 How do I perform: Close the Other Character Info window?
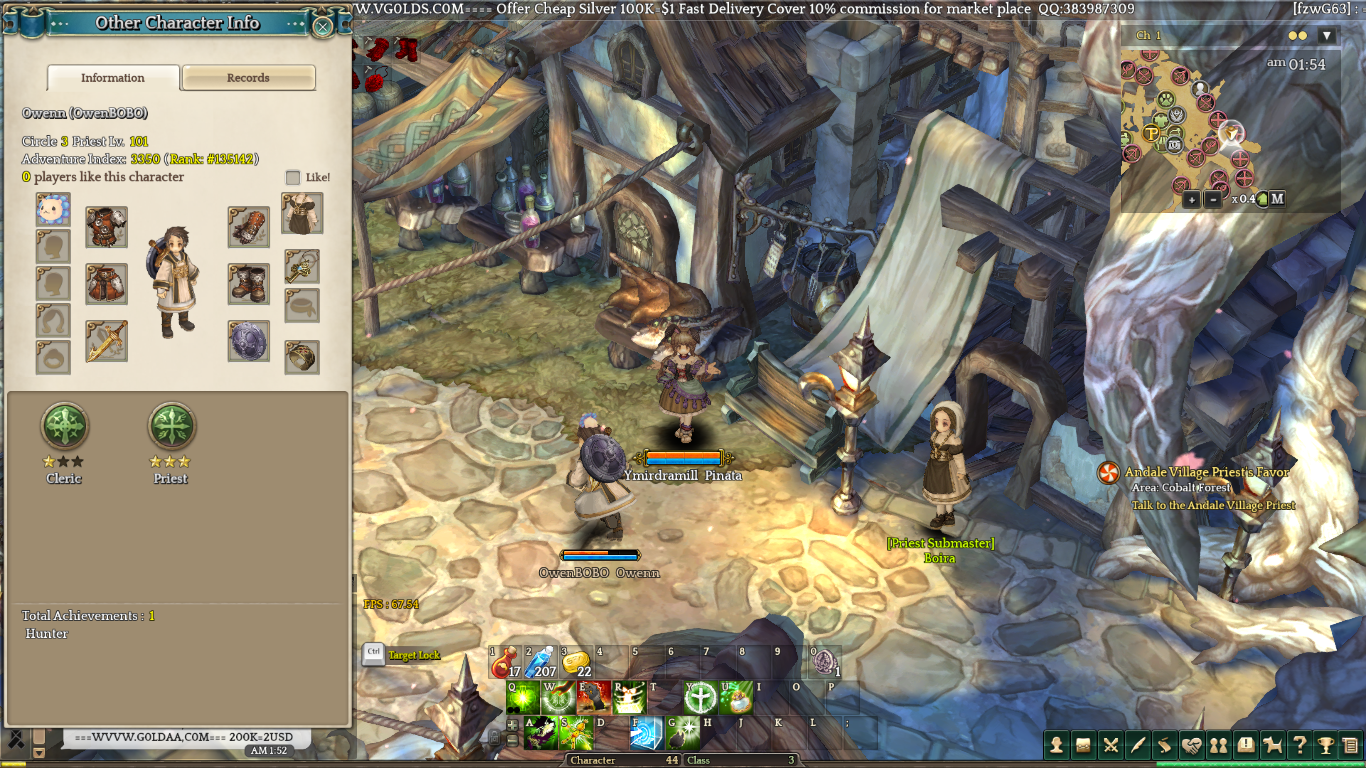[323, 26]
